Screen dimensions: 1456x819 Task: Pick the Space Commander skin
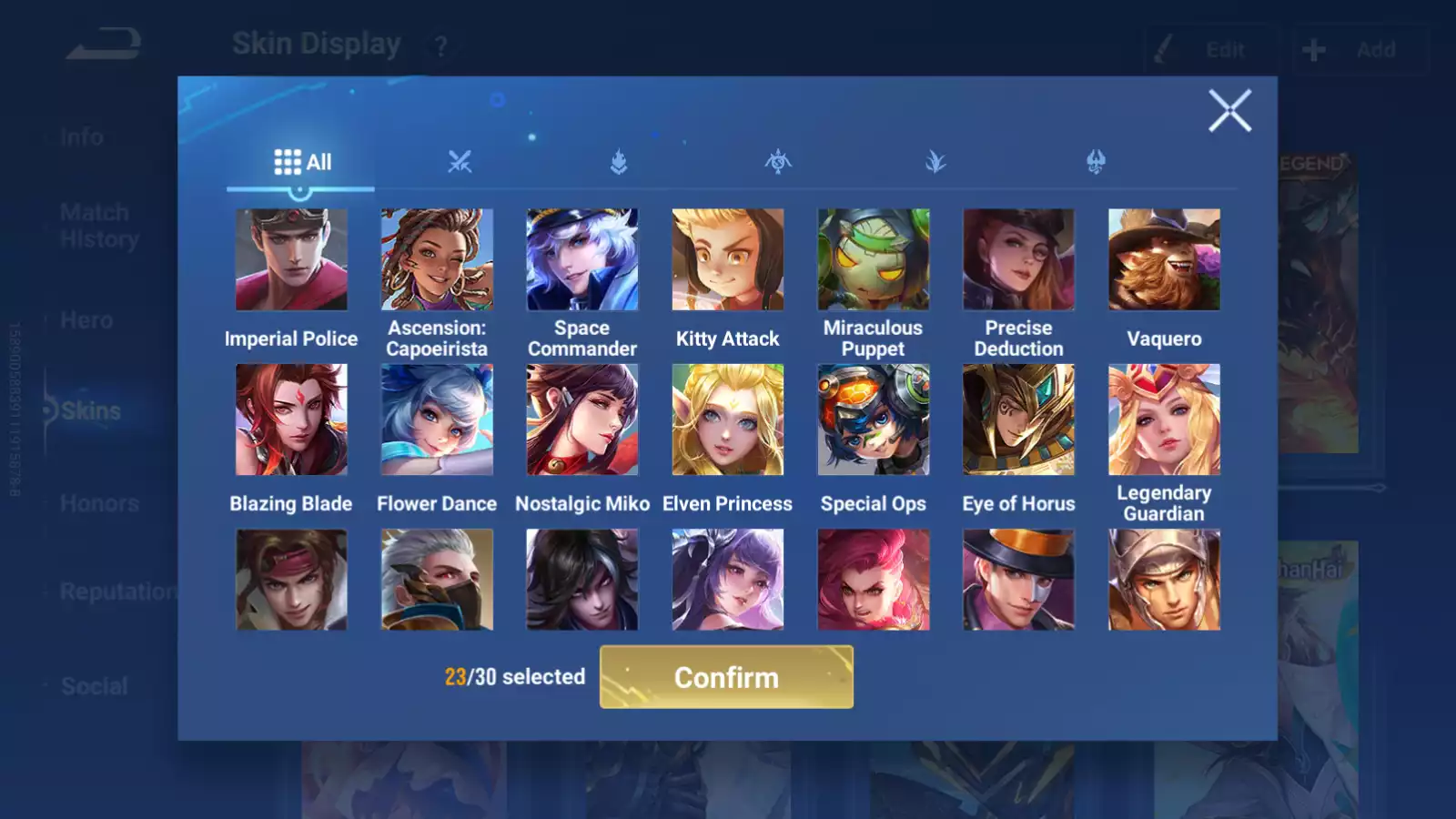(582, 260)
